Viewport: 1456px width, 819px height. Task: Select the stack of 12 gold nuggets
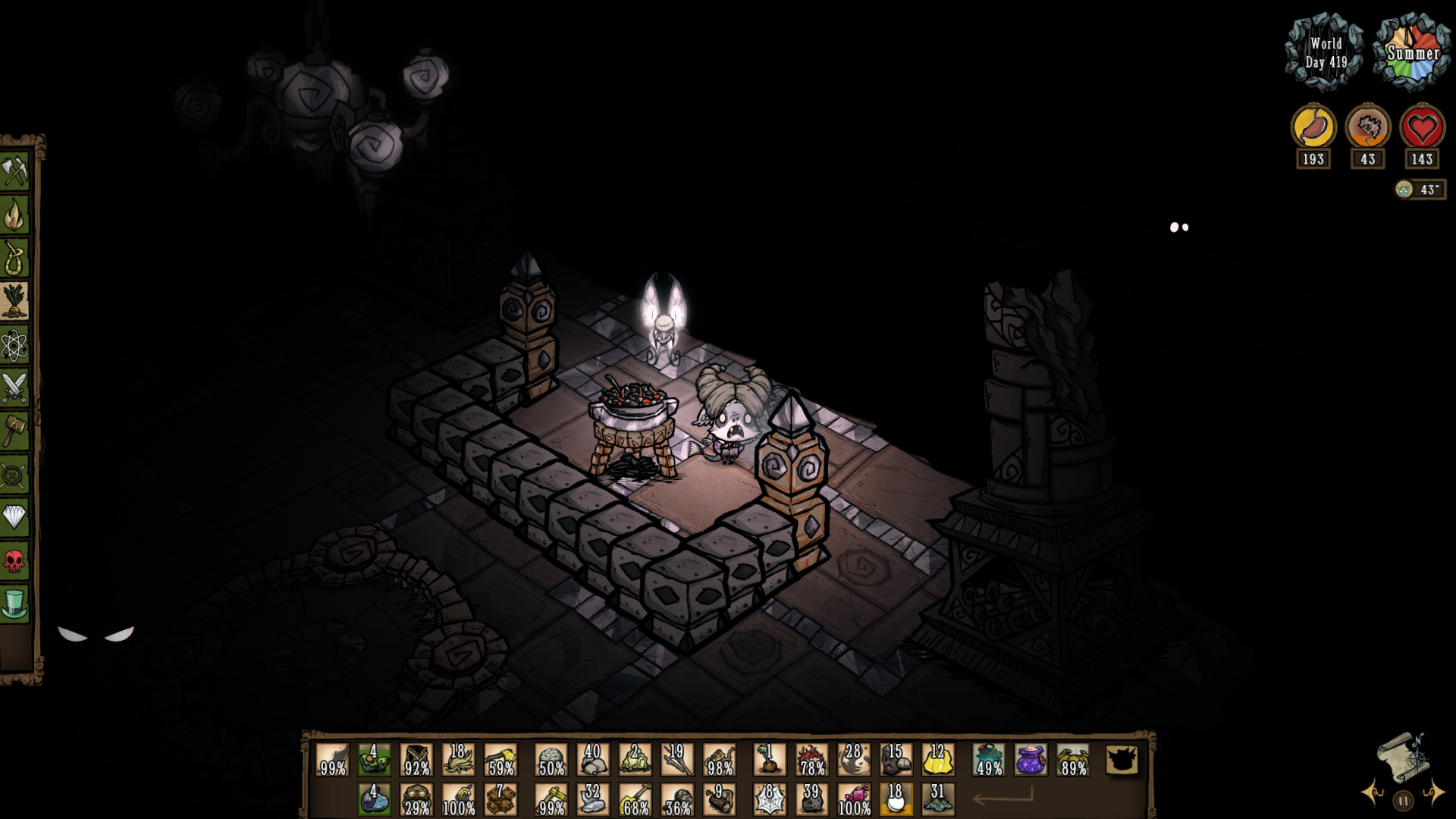click(x=937, y=760)
